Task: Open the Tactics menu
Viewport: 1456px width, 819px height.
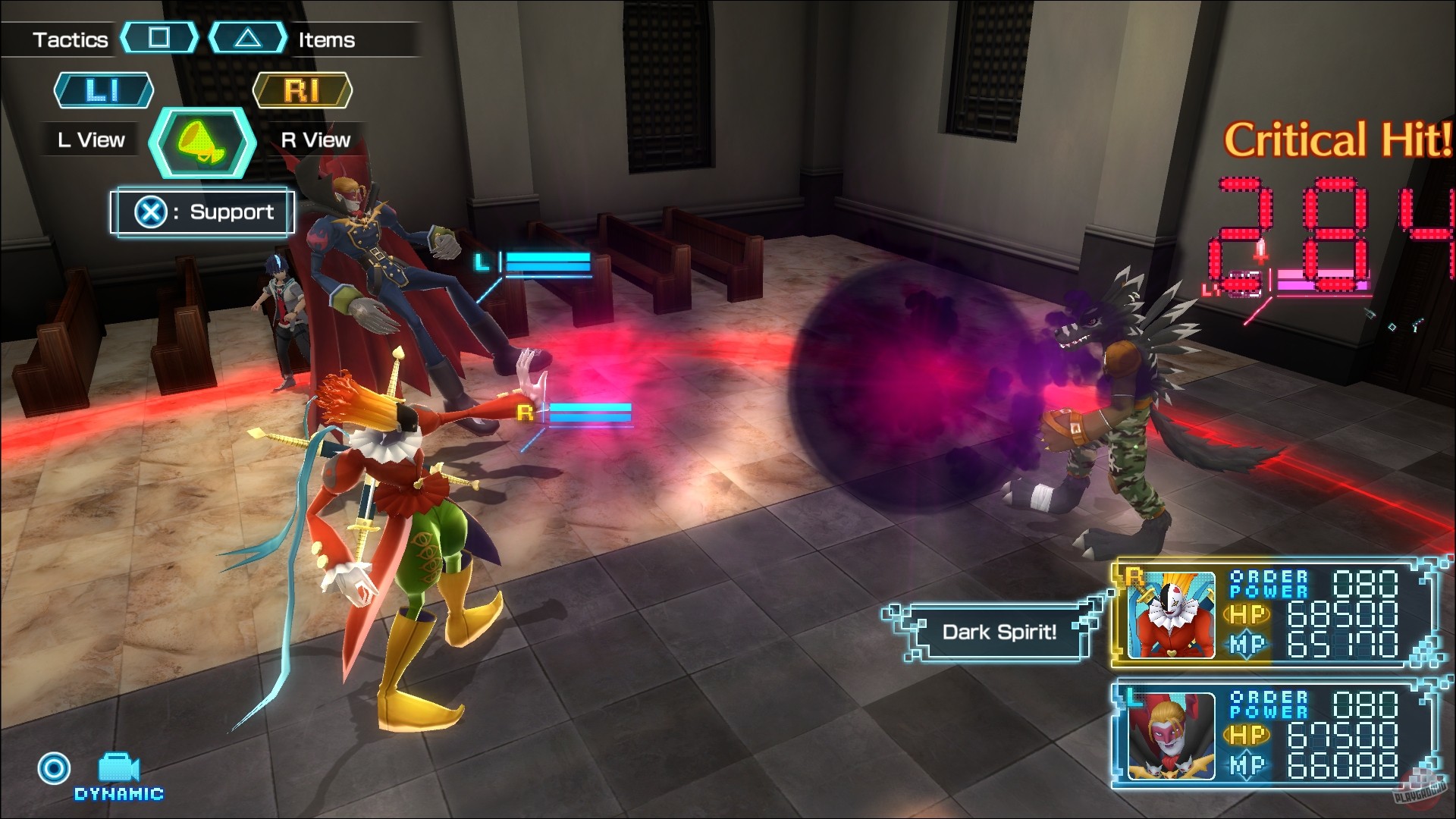Action: point(68,39)
